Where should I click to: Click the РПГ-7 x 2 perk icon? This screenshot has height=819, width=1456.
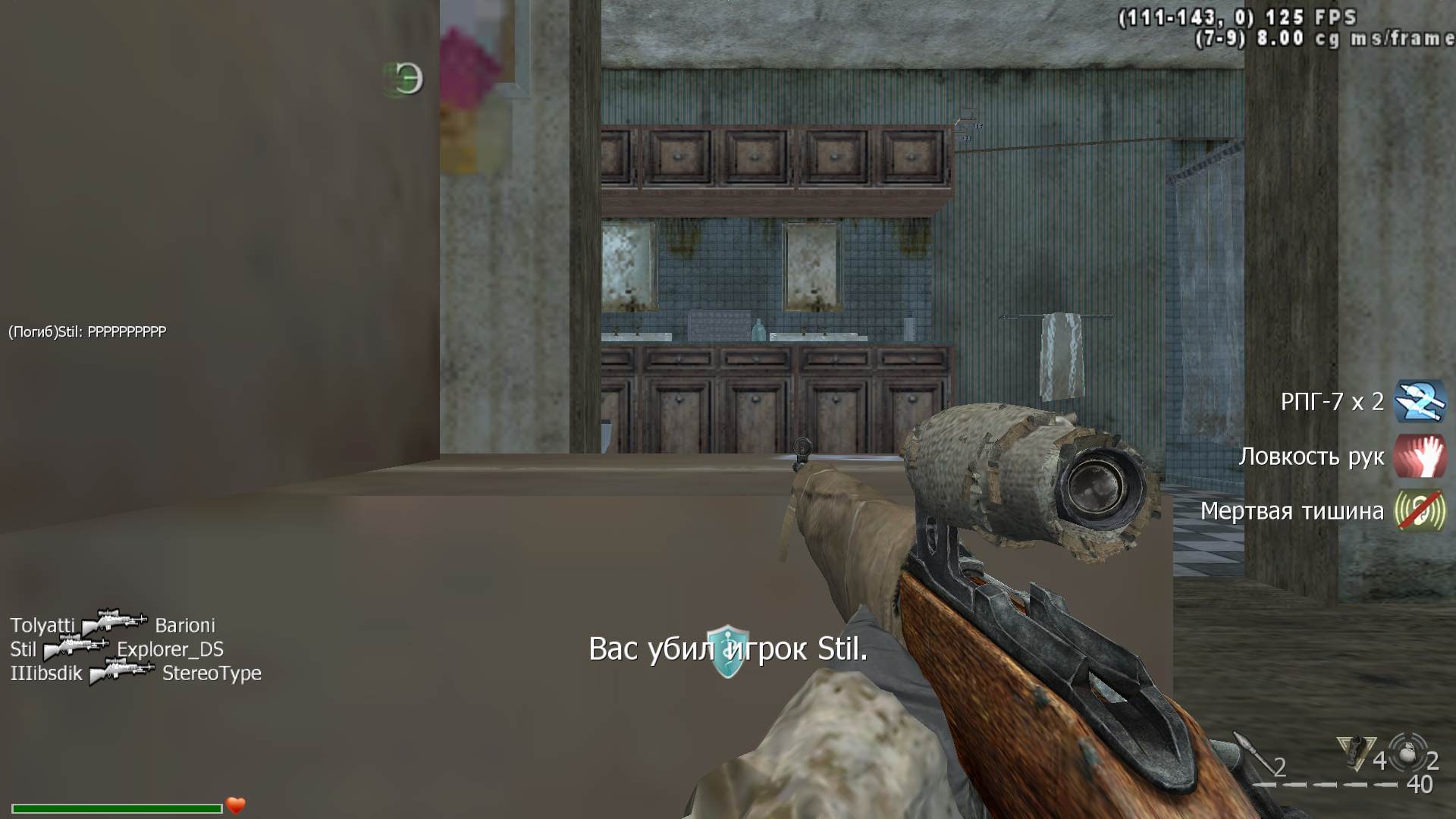[x=1420, y=401]
